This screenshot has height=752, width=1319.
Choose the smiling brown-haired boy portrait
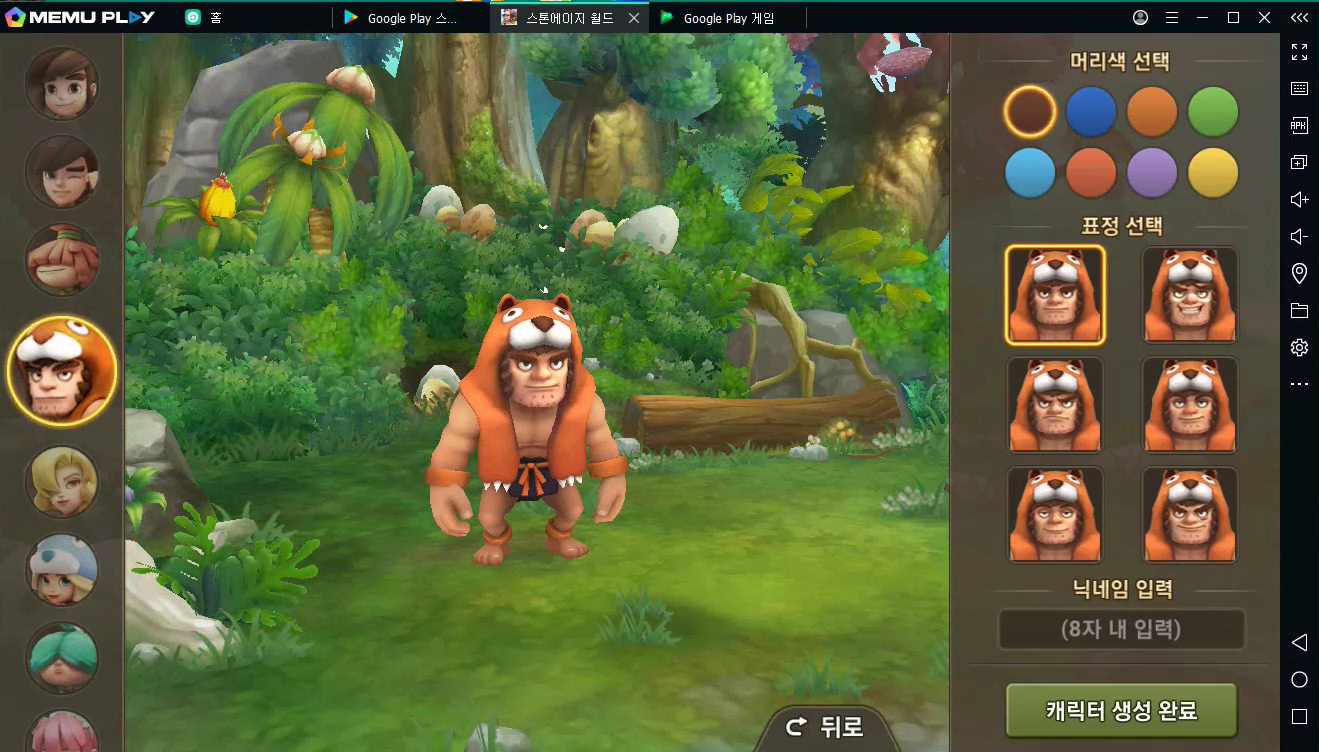(62, 84)
